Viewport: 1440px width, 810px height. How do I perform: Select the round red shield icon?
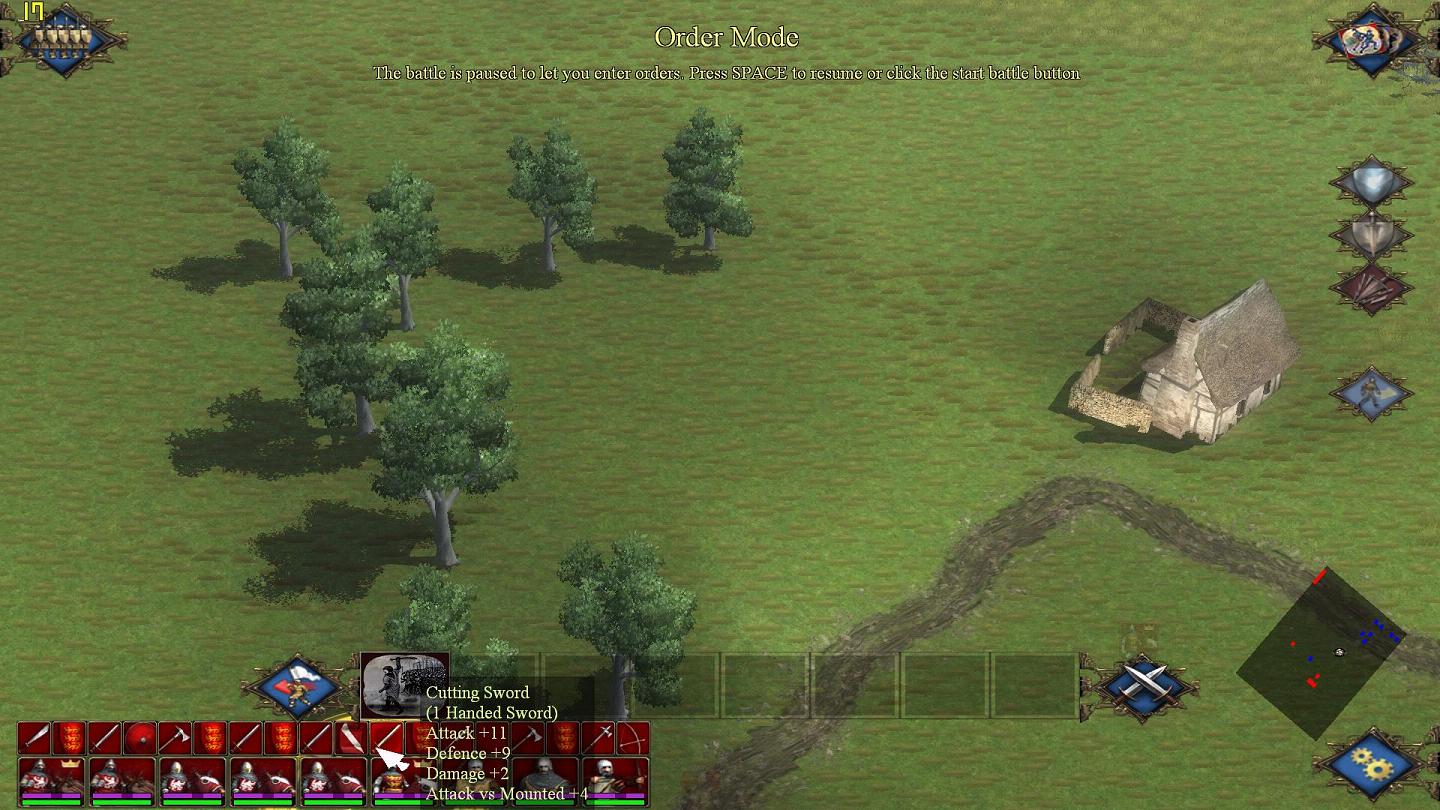pyautogui.click(x=139, y=739)
